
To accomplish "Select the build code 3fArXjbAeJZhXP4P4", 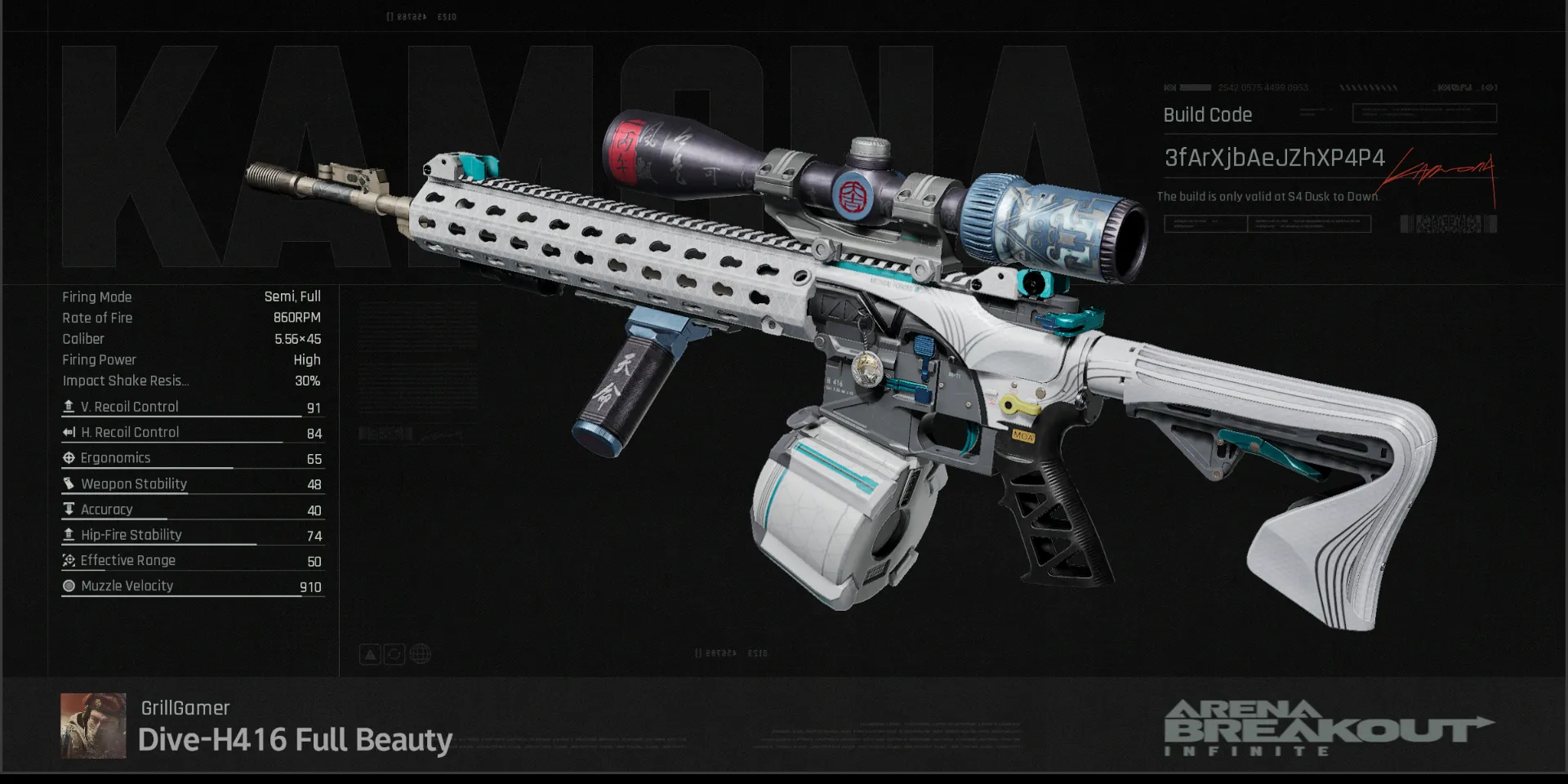I will tap(1274, 158).
